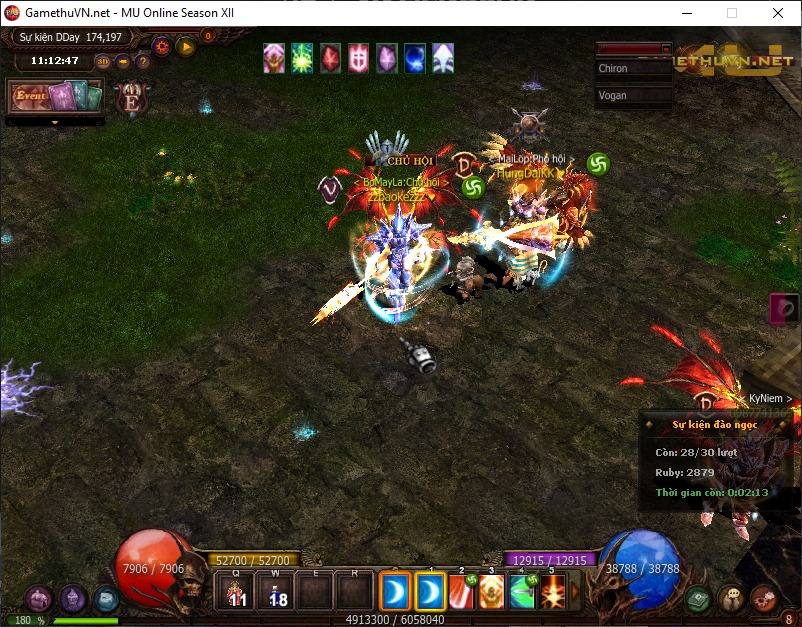Select party member Chiron
This screenshot has height=627, width=802.
point(633,69)
